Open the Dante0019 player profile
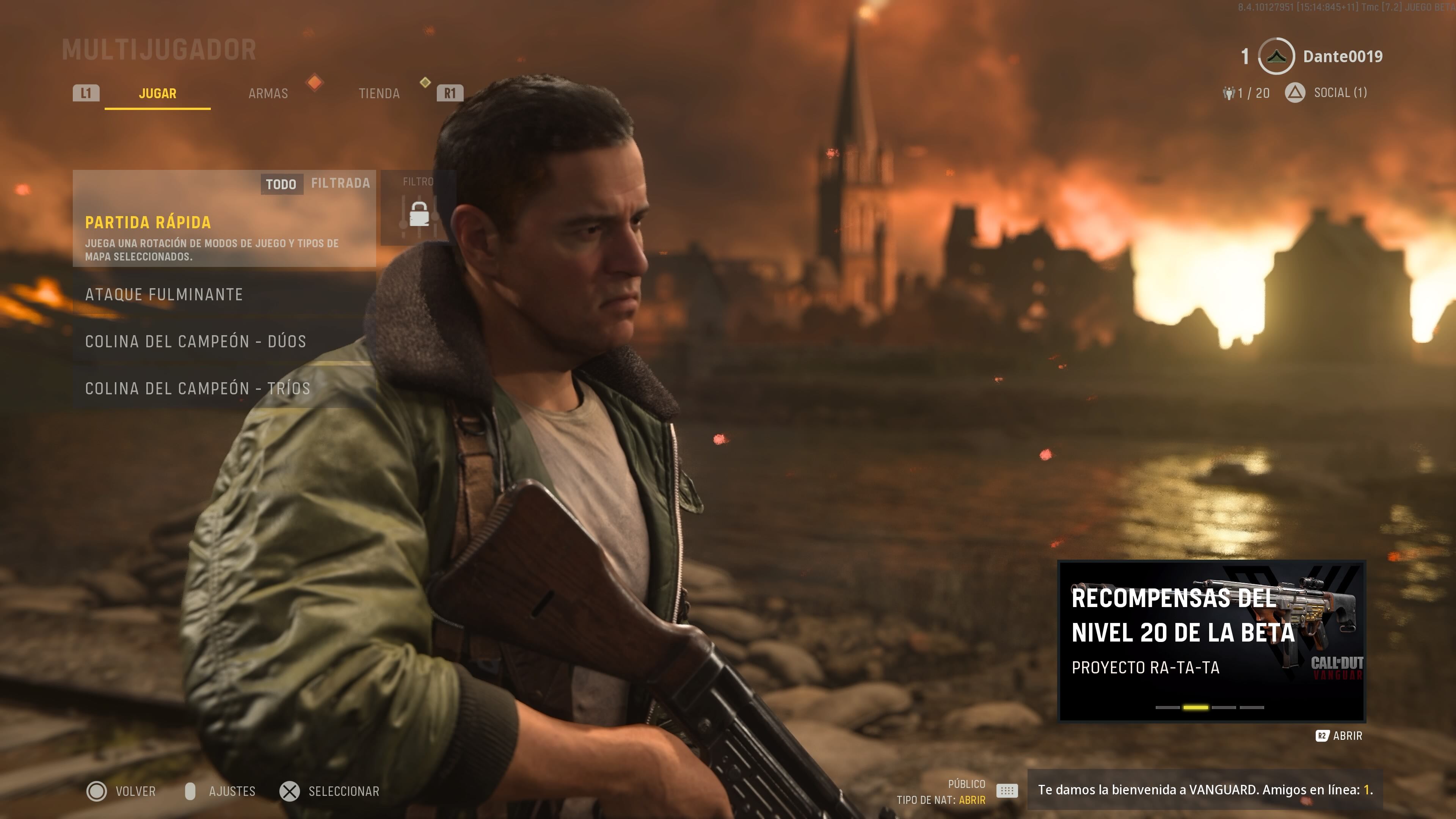The height and width of the screenshot is (819, 1456). 1342,56
